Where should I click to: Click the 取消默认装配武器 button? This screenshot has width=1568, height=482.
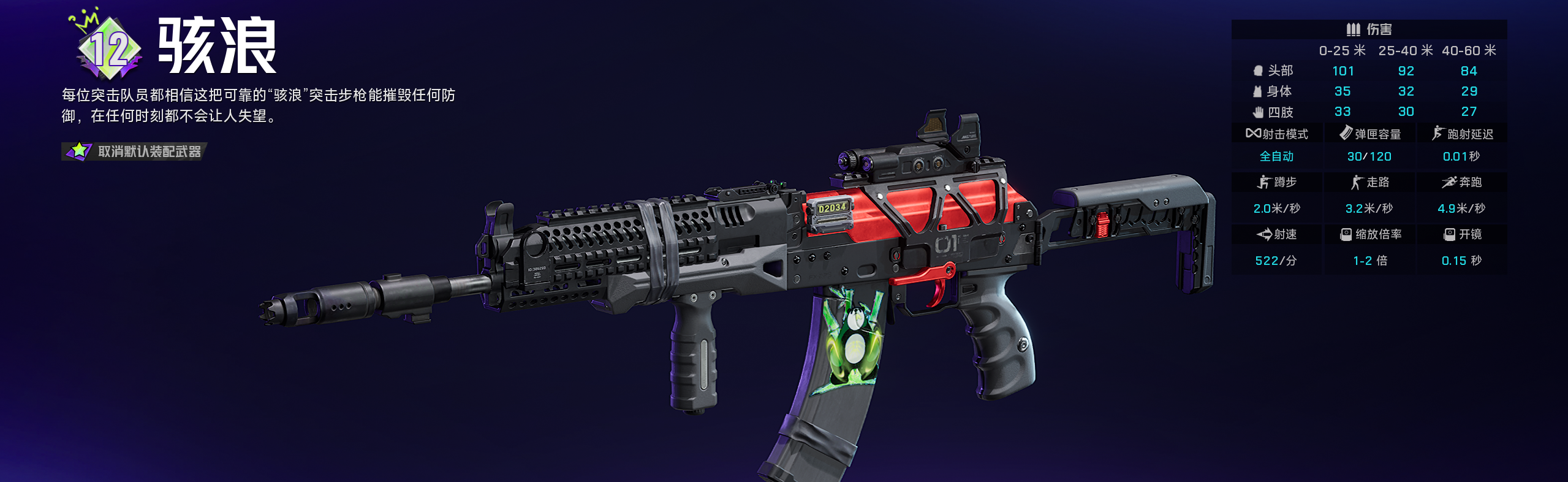(135, 151)
